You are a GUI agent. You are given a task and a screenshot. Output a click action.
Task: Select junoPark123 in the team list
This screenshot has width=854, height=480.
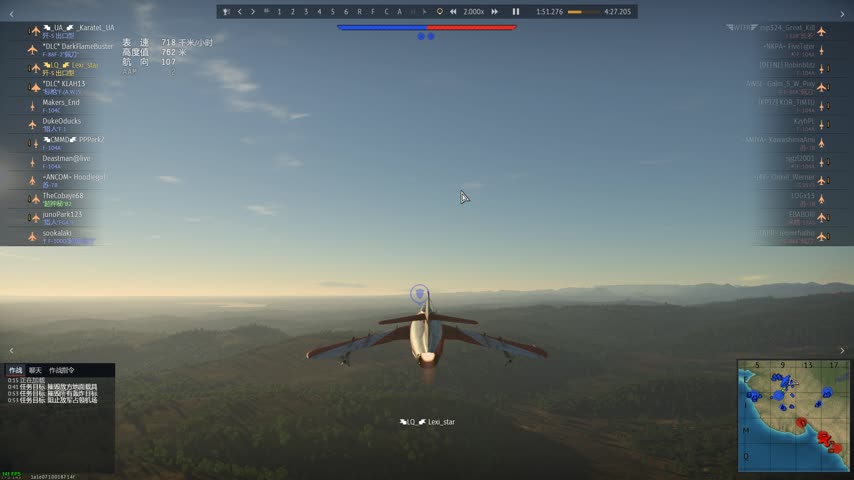[62, 214]
